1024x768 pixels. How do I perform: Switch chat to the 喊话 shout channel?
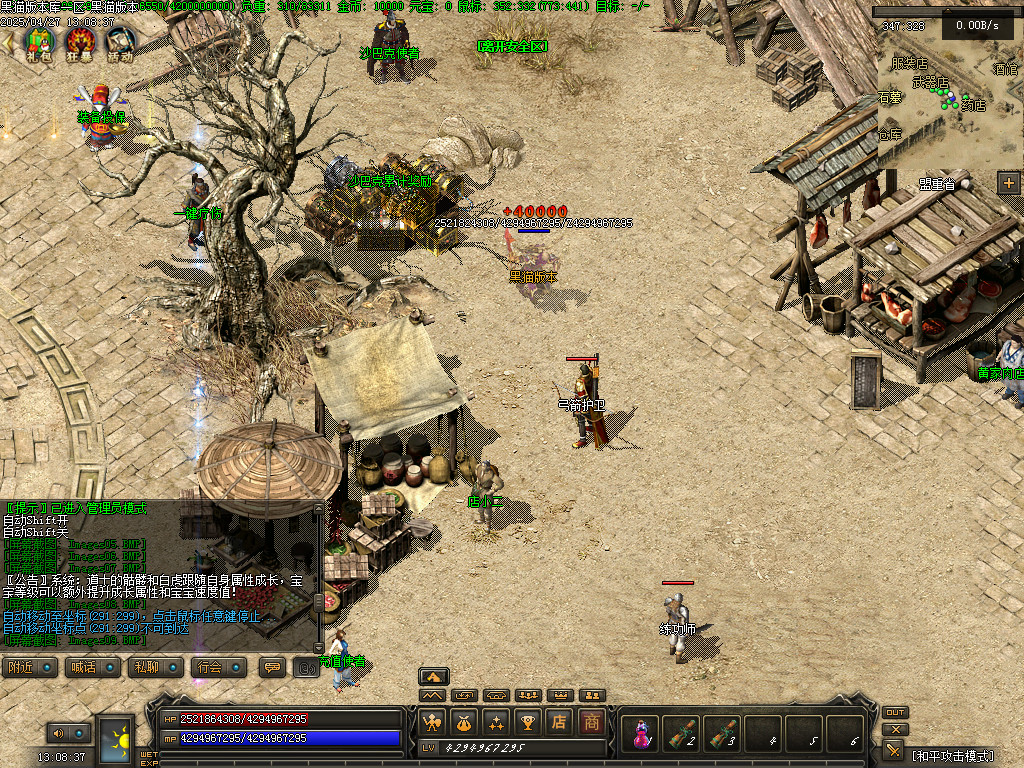pyautogui.click(x=92, y=667)
